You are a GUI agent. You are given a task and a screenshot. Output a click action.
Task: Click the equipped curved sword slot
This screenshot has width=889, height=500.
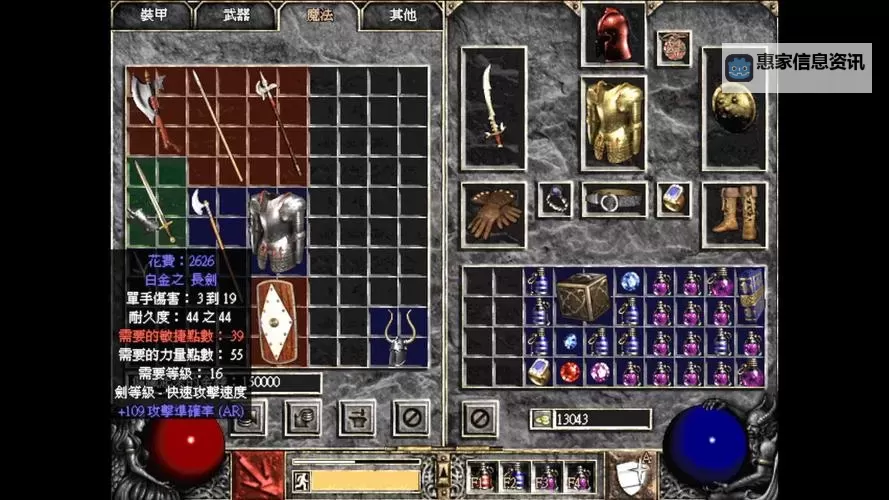[493, 107]
